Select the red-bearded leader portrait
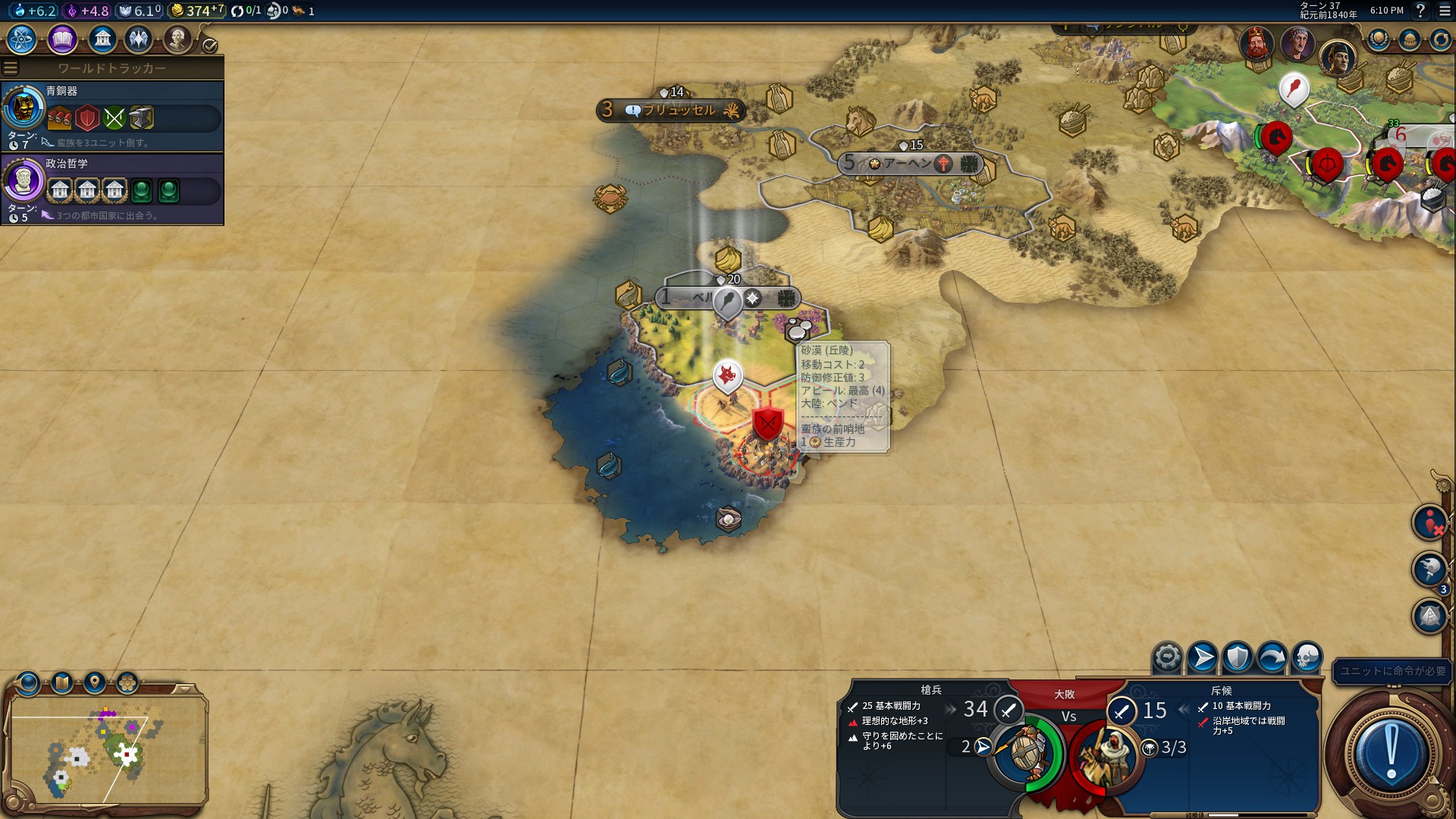The image size is (1456, 819). (1256, 42)
